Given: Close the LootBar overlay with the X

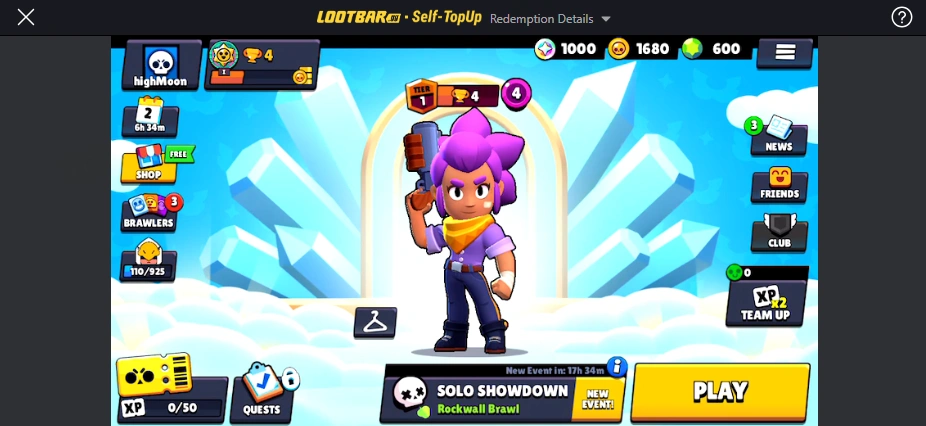Looking at the screenshot, I should [x=26, y=17].
